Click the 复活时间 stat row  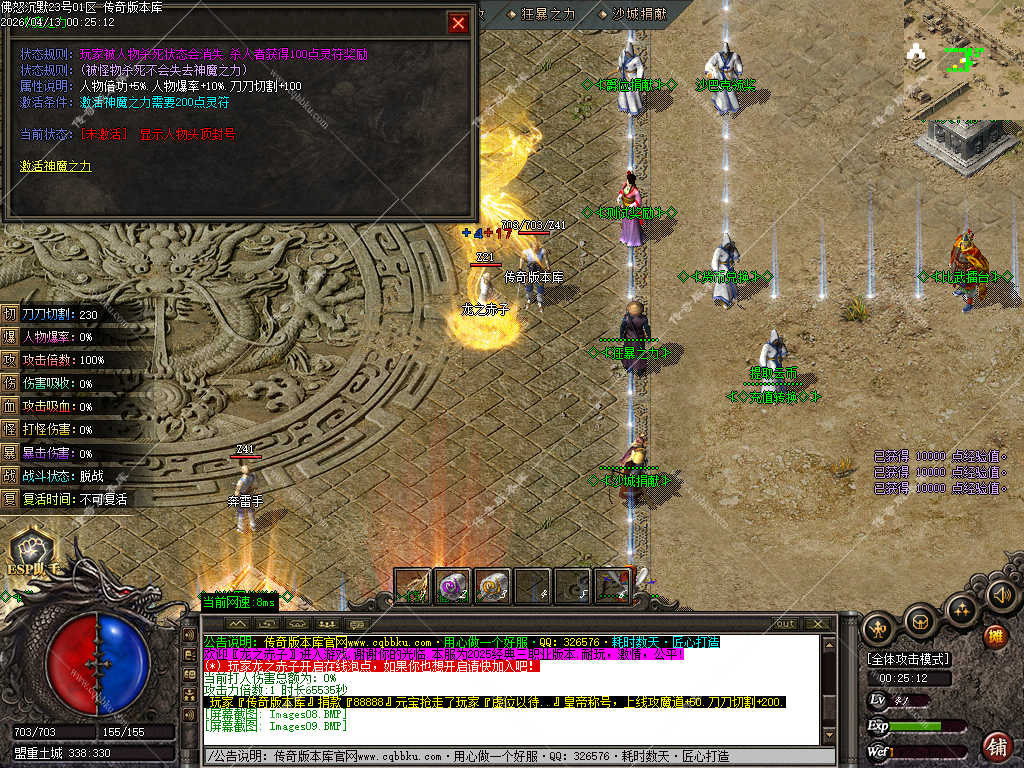tap(65, 498)
